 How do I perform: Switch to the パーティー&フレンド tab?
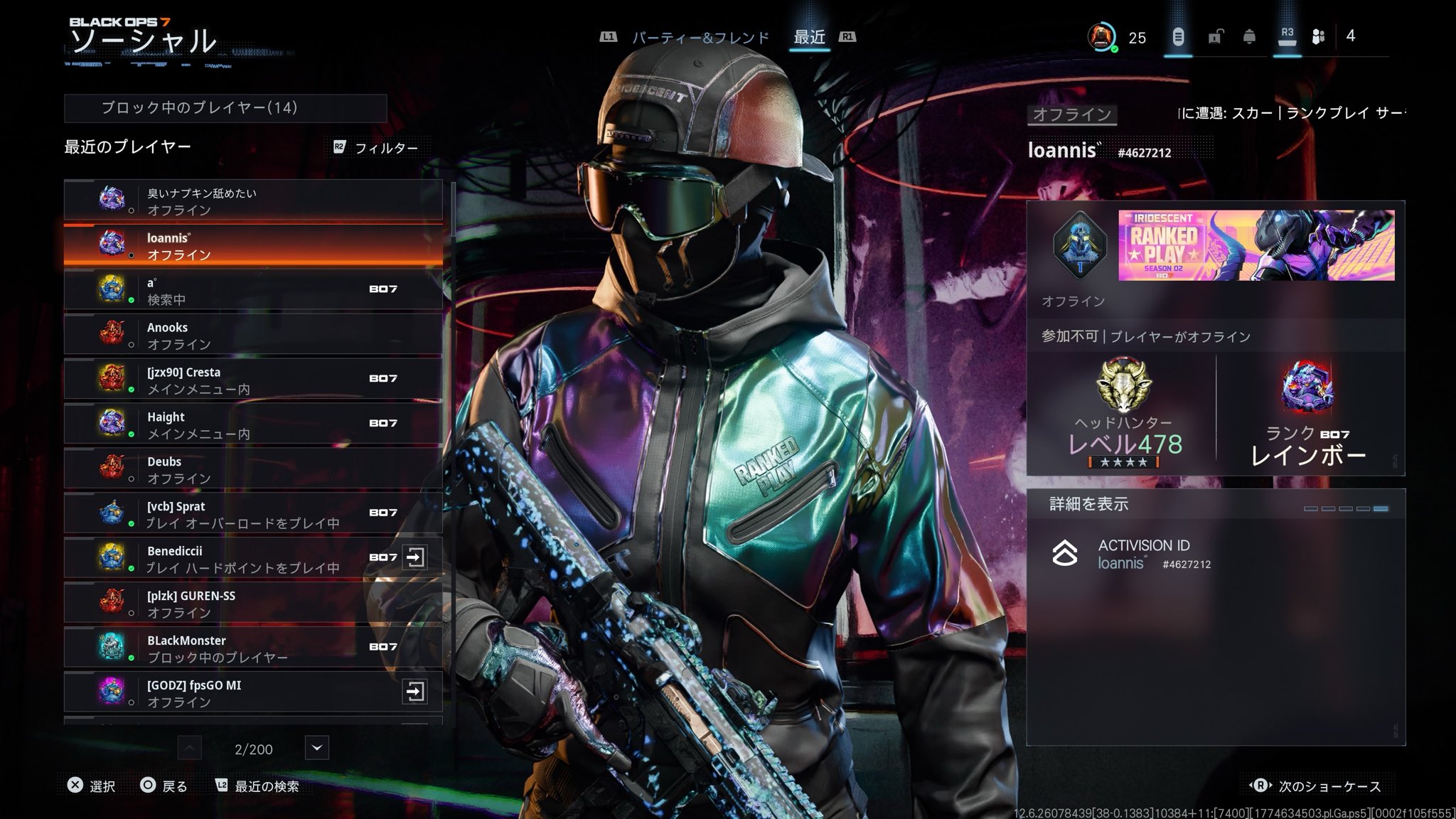pos(700,38)
